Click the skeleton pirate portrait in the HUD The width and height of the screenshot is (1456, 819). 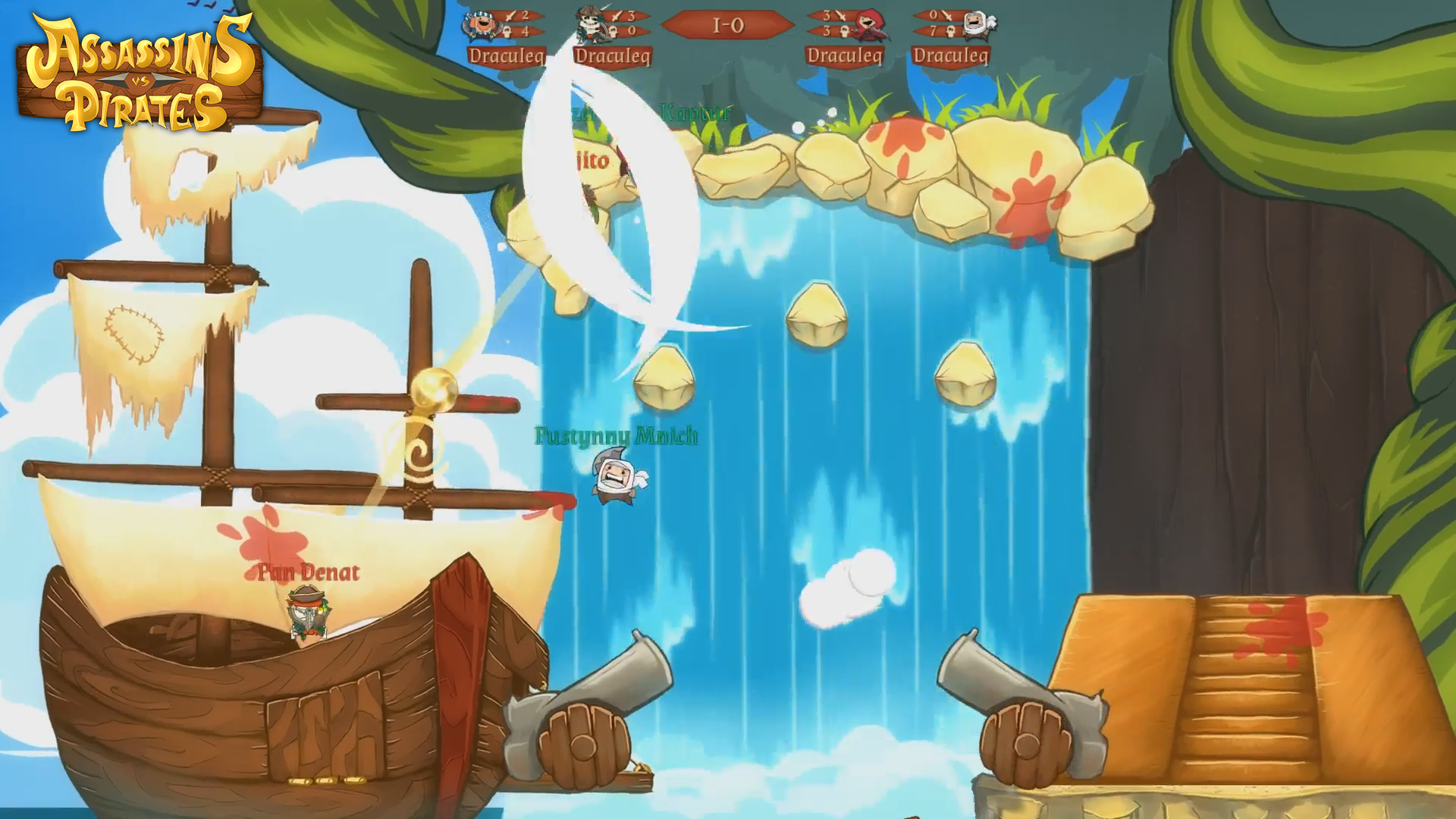point(589,23)
